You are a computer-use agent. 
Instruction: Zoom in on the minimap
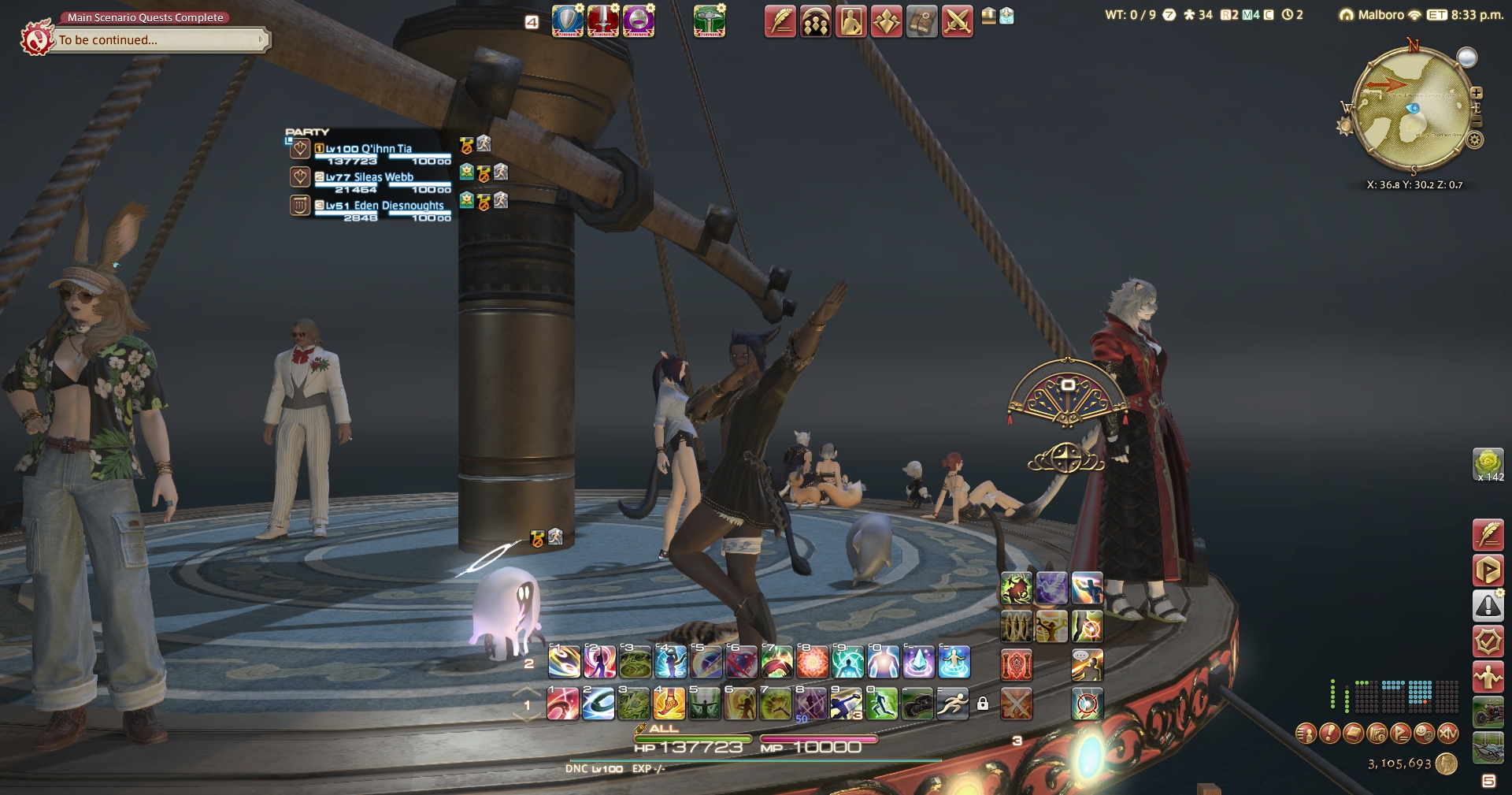pyautogui.click(x=1477, y=93)
